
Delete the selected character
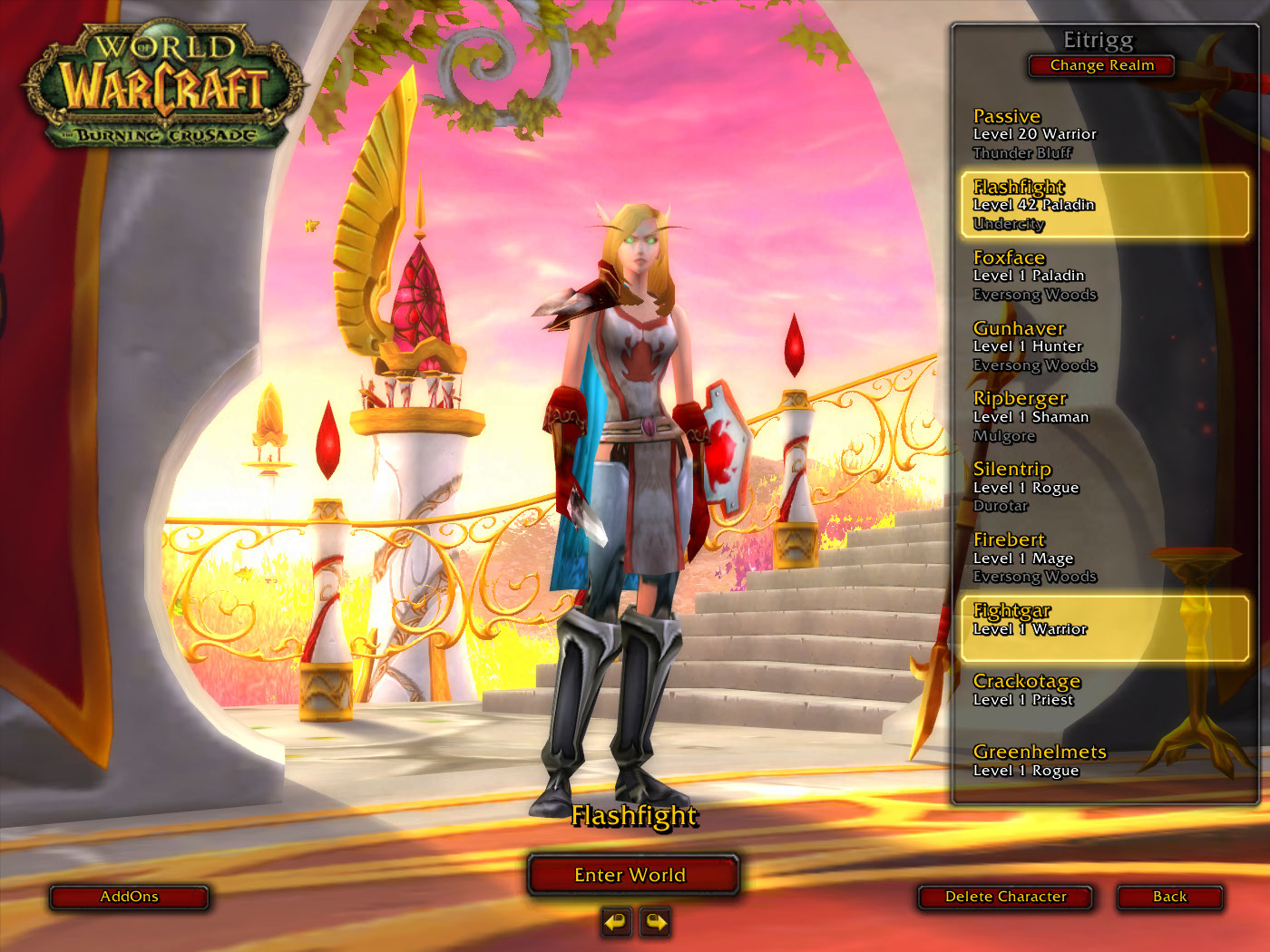point(1005,897)
